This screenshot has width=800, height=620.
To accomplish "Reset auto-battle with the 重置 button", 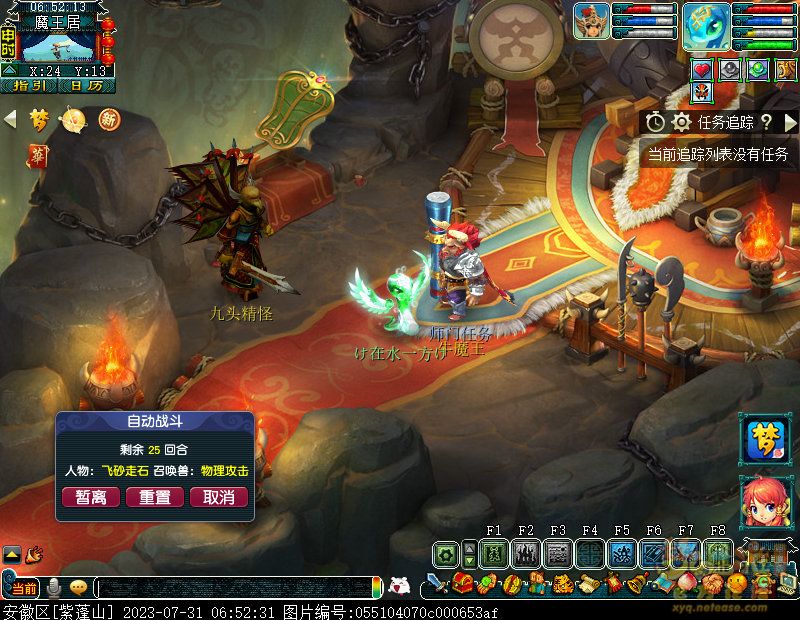I will (x=155, y=497).
